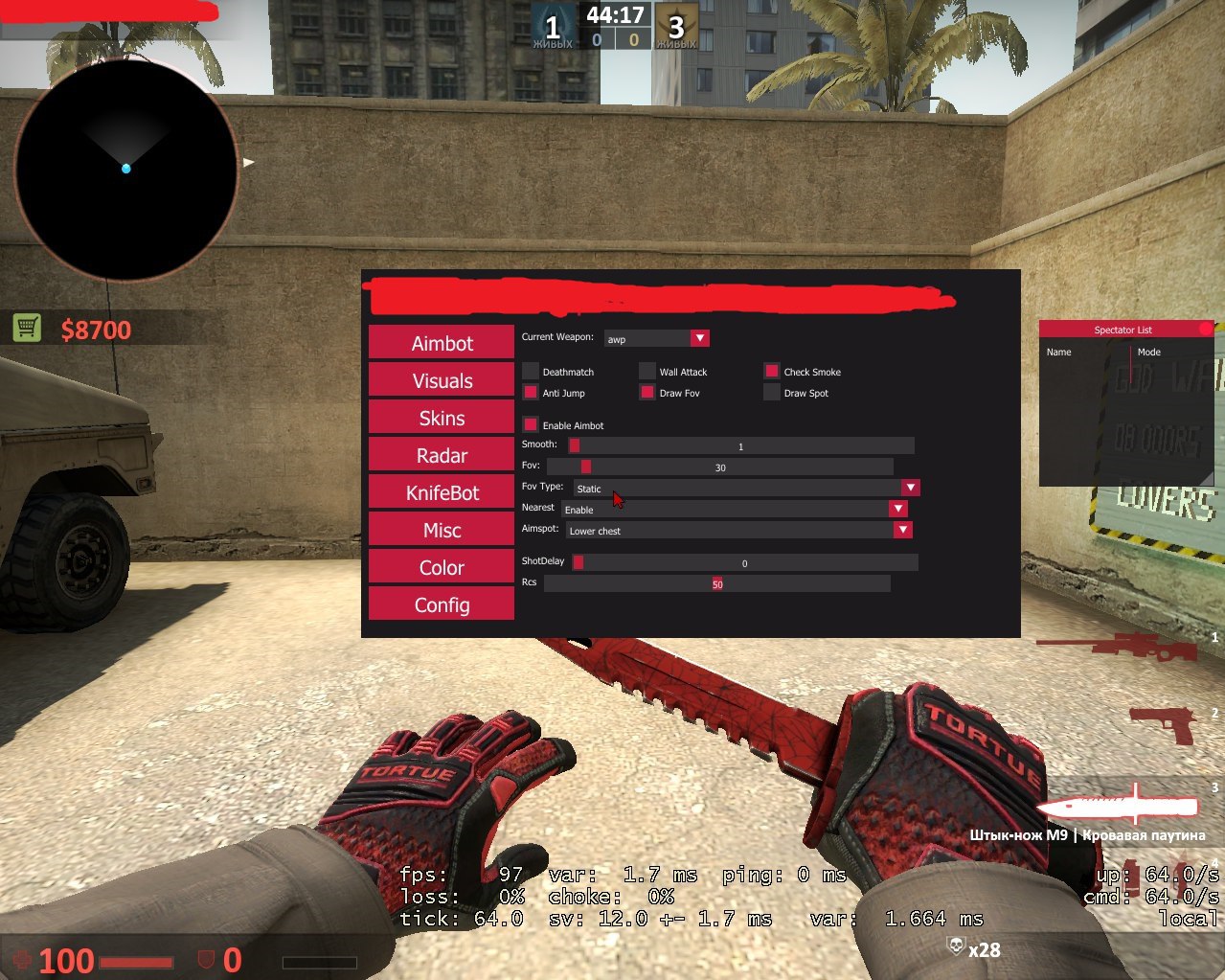Enable the Wall Attack checkbox

click(647, 371)
